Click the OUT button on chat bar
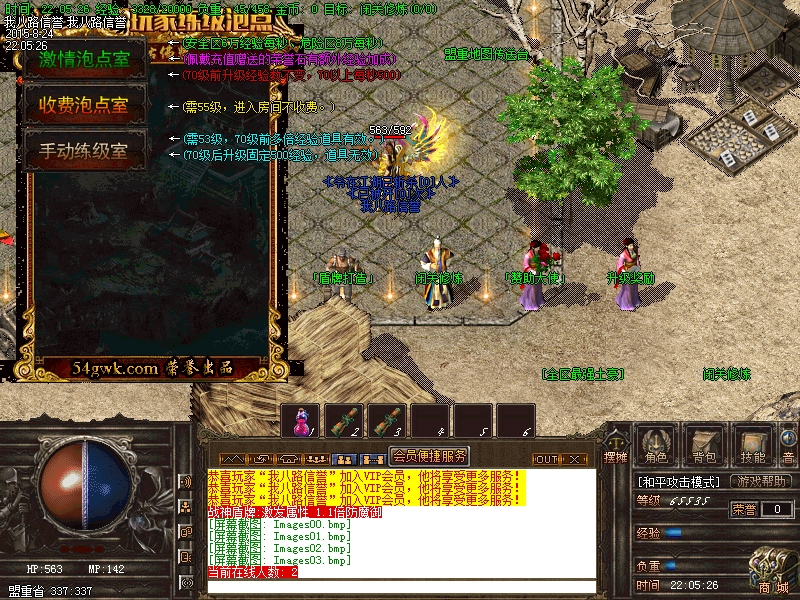The width and height of the screenshot is (800, 600). click(547, 459)
